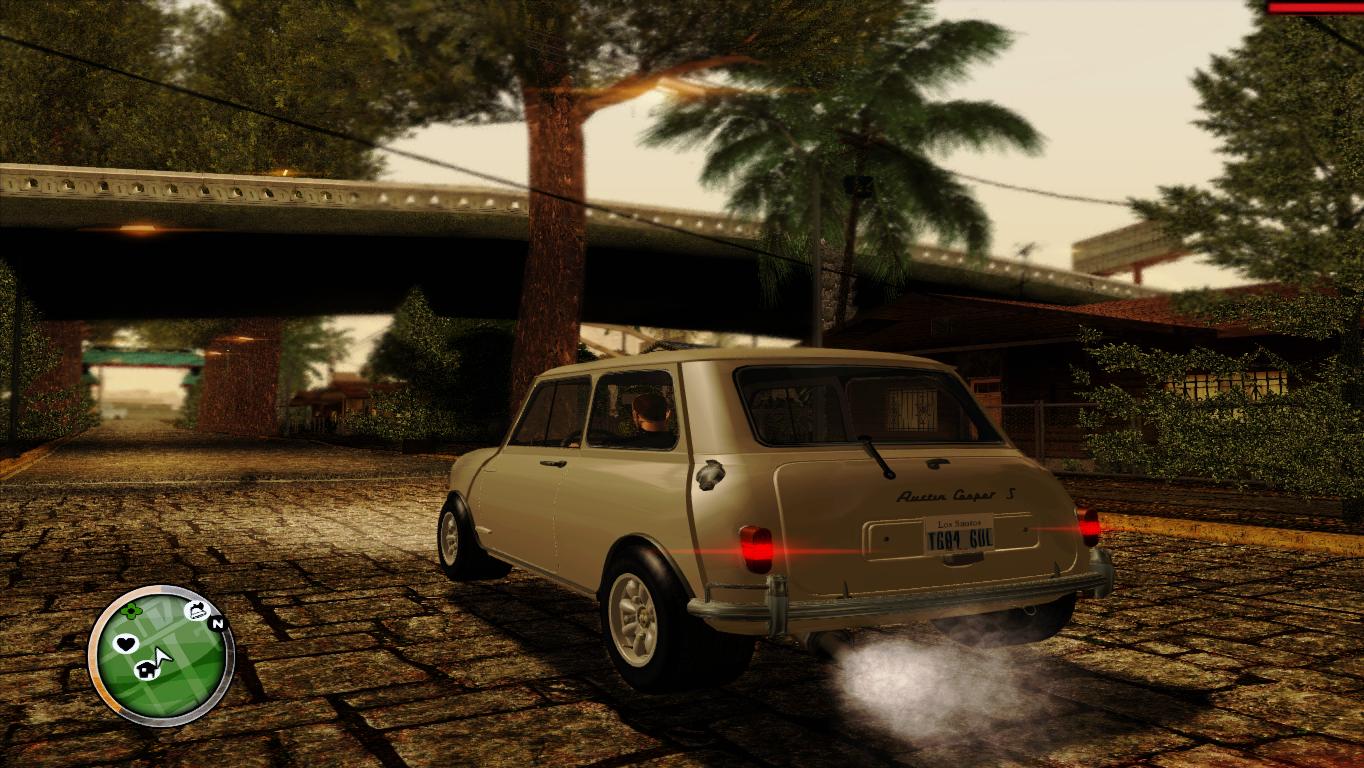The height and width of the screenshot is (768, 1364).
Task: Select the heart health blip on the minimap
Action: pyautogui.click(x=126, y=643)
